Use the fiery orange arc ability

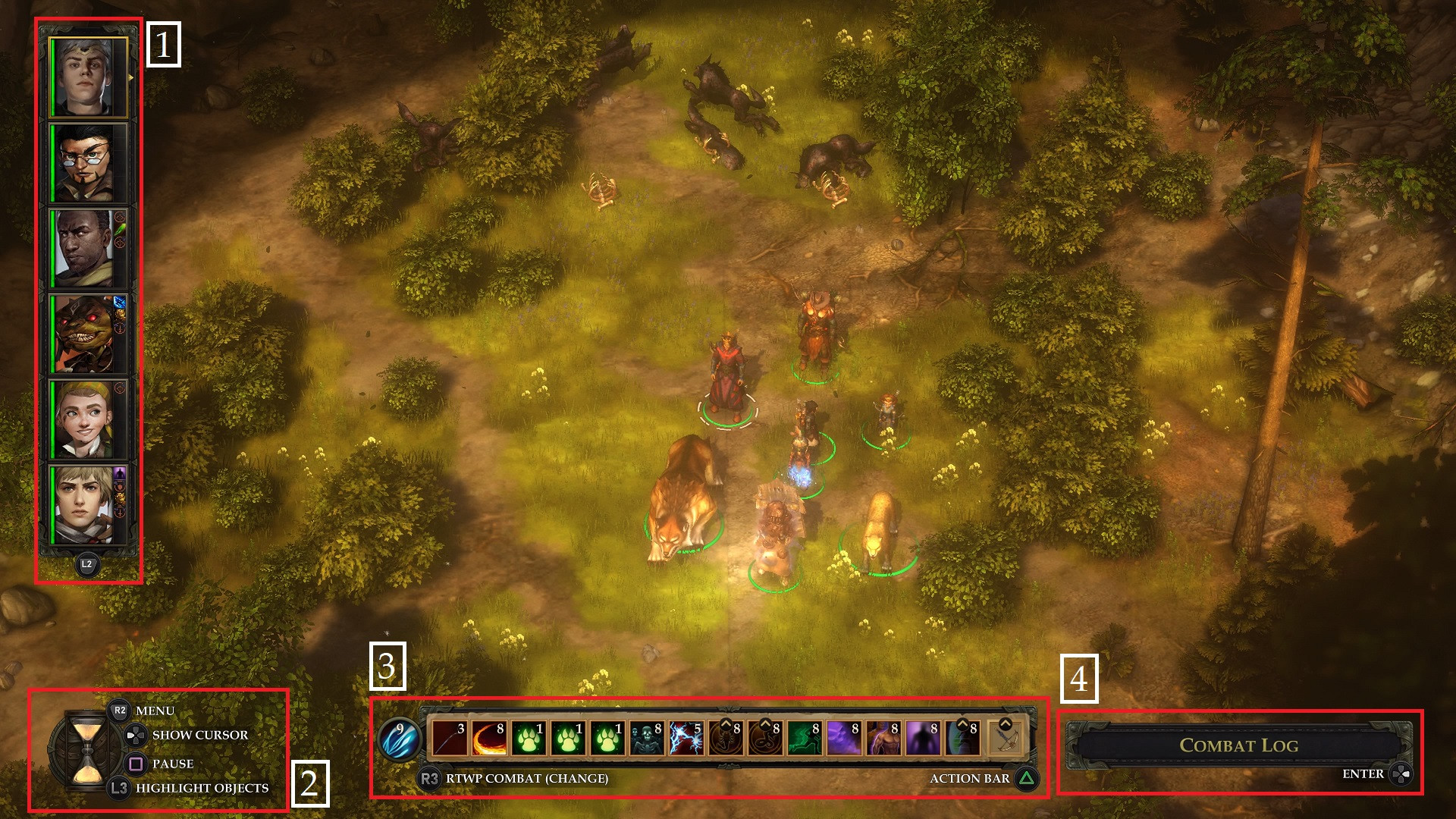(x=489, y=739)
